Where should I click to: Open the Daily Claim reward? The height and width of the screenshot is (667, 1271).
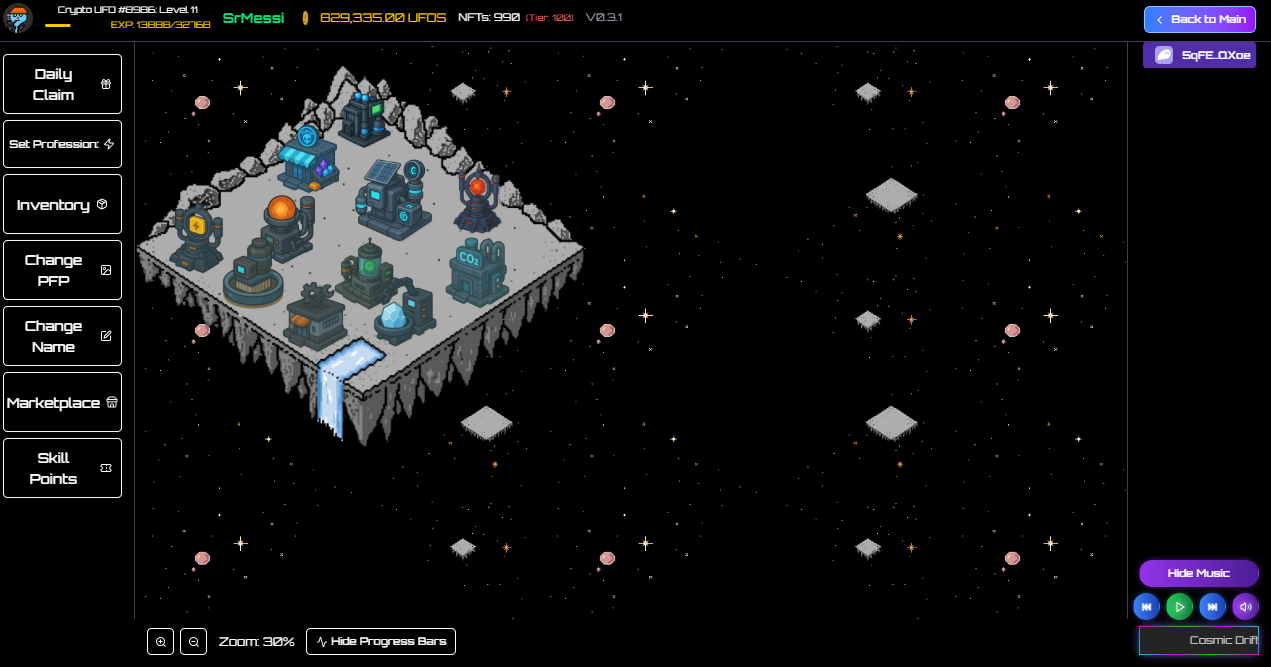point(62,84)
